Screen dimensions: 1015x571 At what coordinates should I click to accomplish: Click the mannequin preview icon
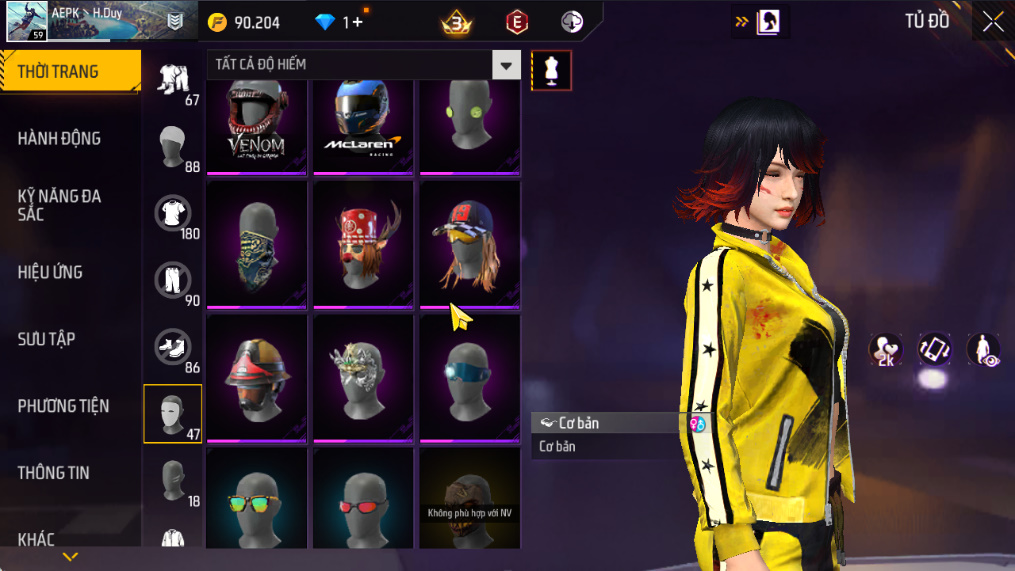(551, 70)
